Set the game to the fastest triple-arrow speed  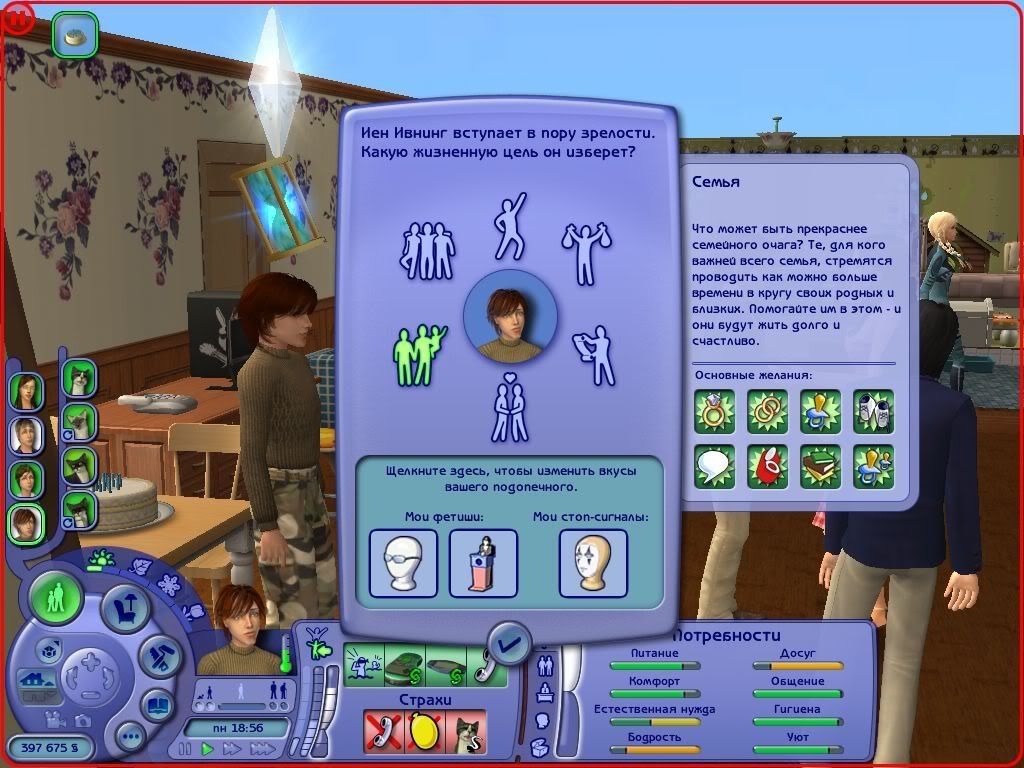pos(263,748)
